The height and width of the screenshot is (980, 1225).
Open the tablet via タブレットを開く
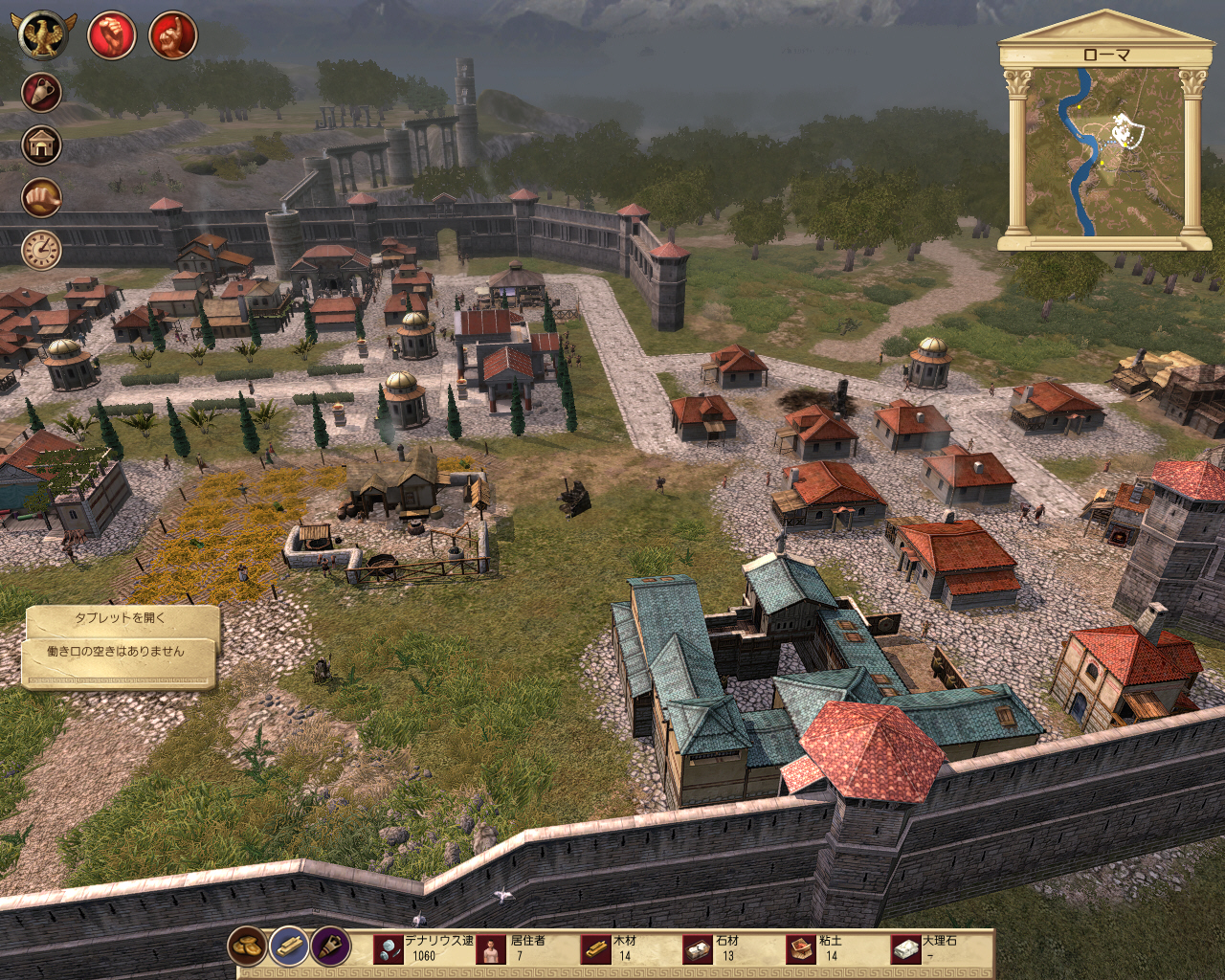point(121,618)
